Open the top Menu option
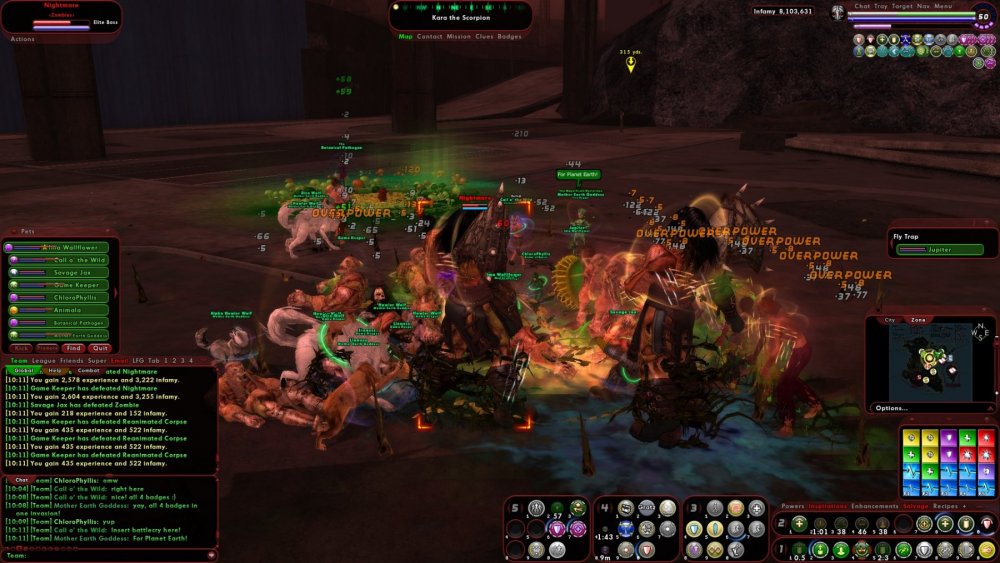 pyautogui.click(x=943, y=6)
